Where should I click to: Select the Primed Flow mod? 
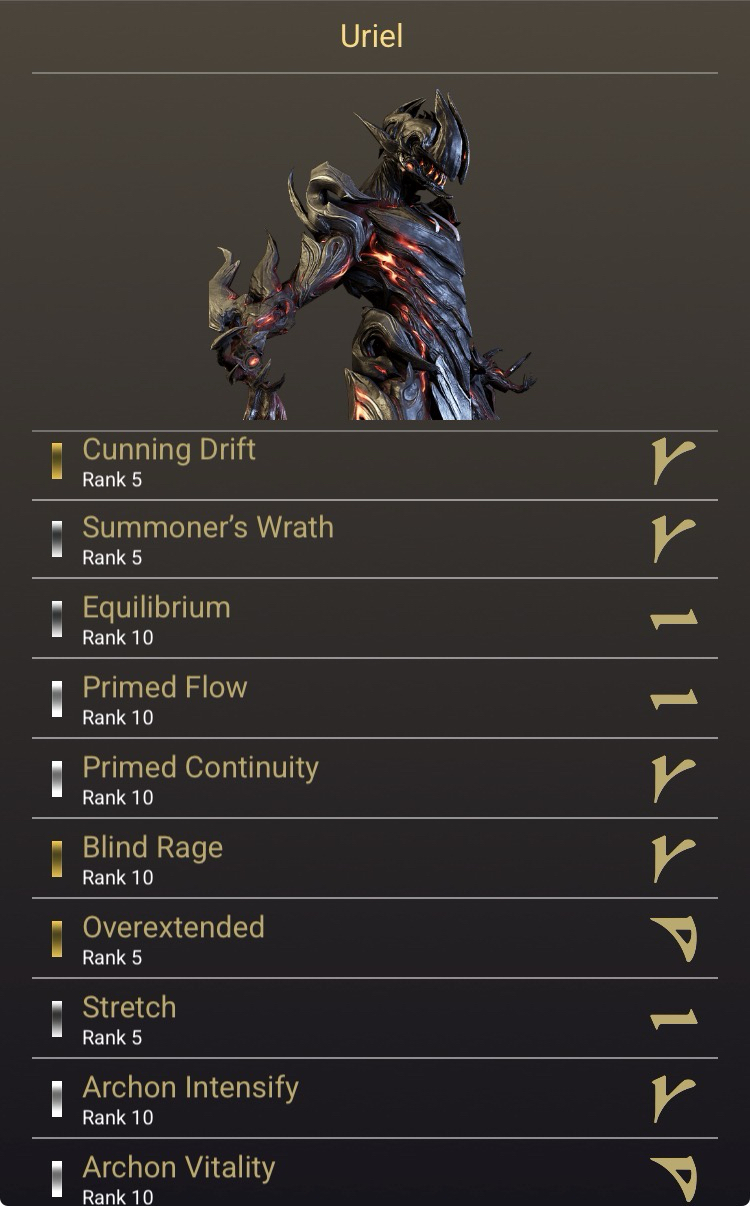click(374, 700)
